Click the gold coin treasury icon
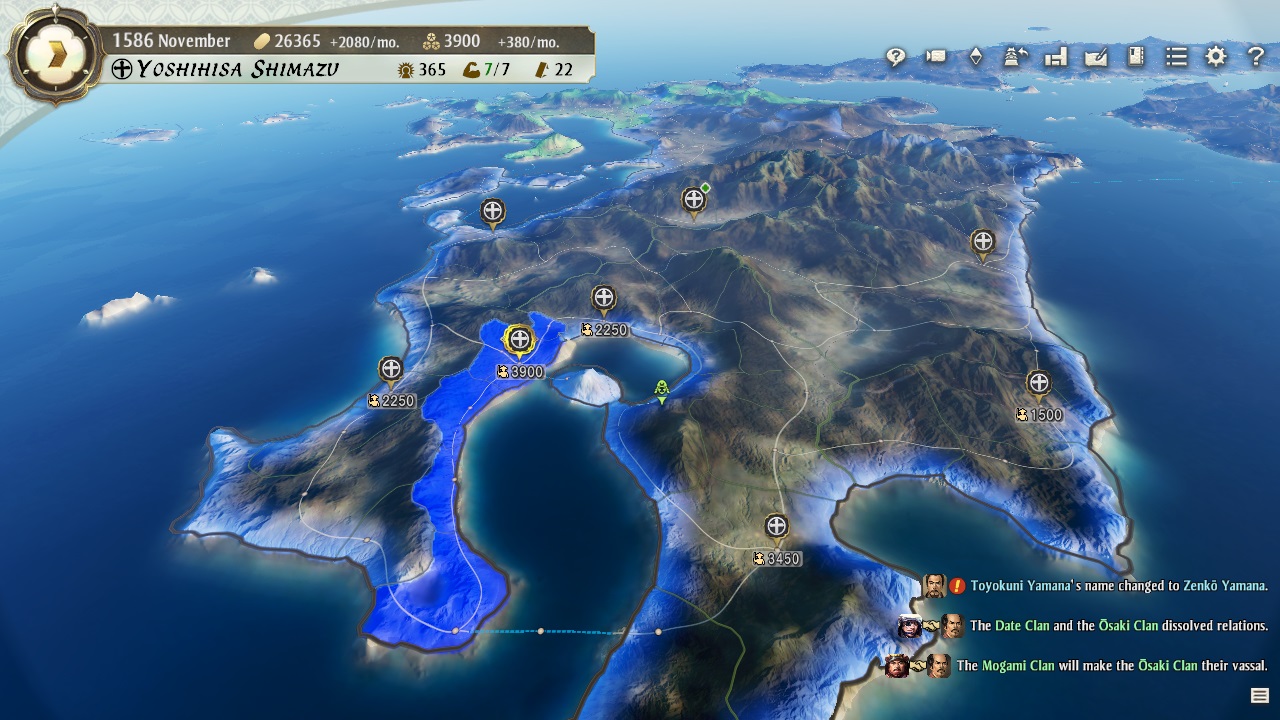The width and height of the screenshot is (1280, 720). pos(261,41)
